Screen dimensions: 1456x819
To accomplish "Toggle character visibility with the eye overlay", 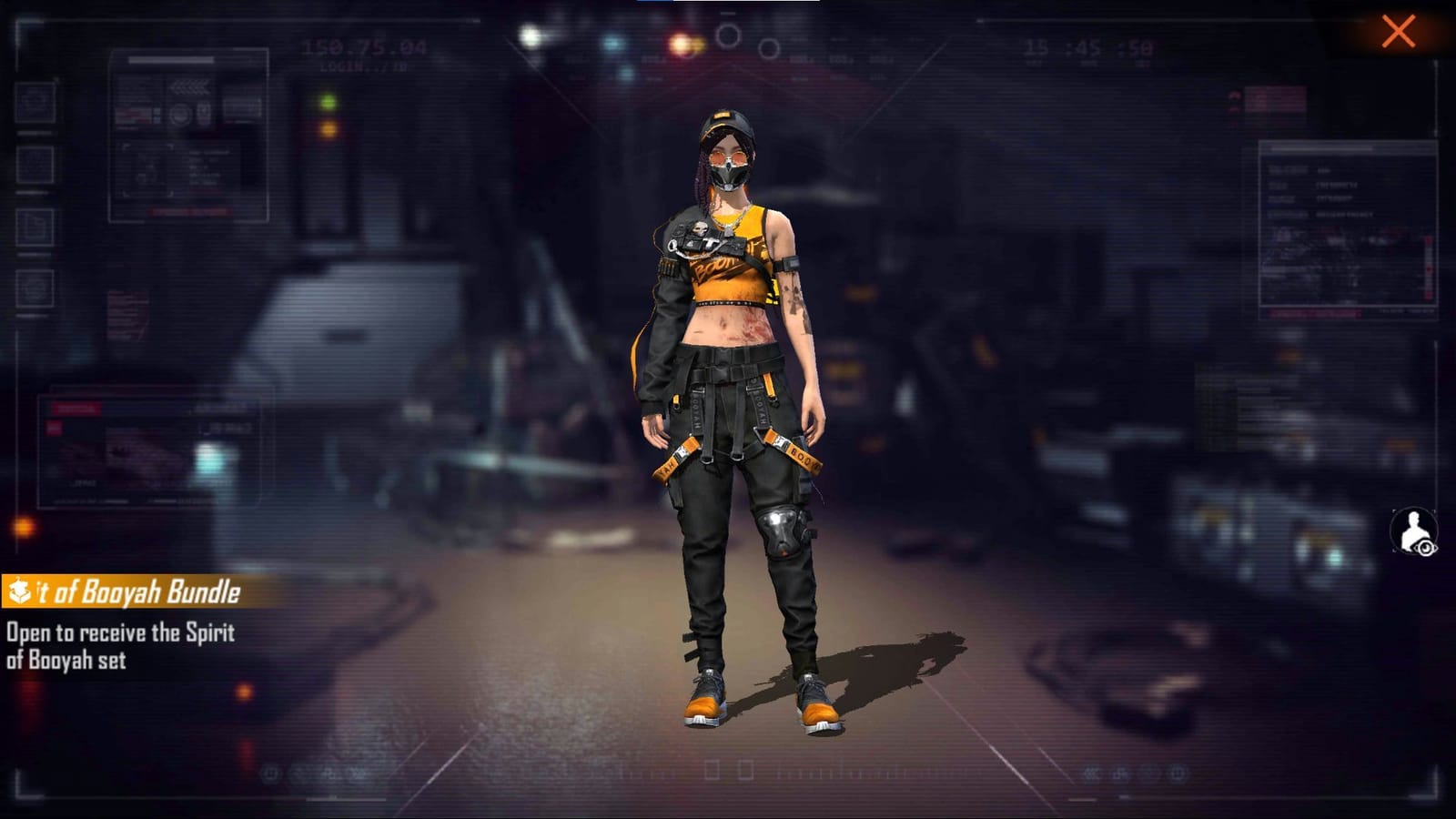I will (x=1426, y=548).
